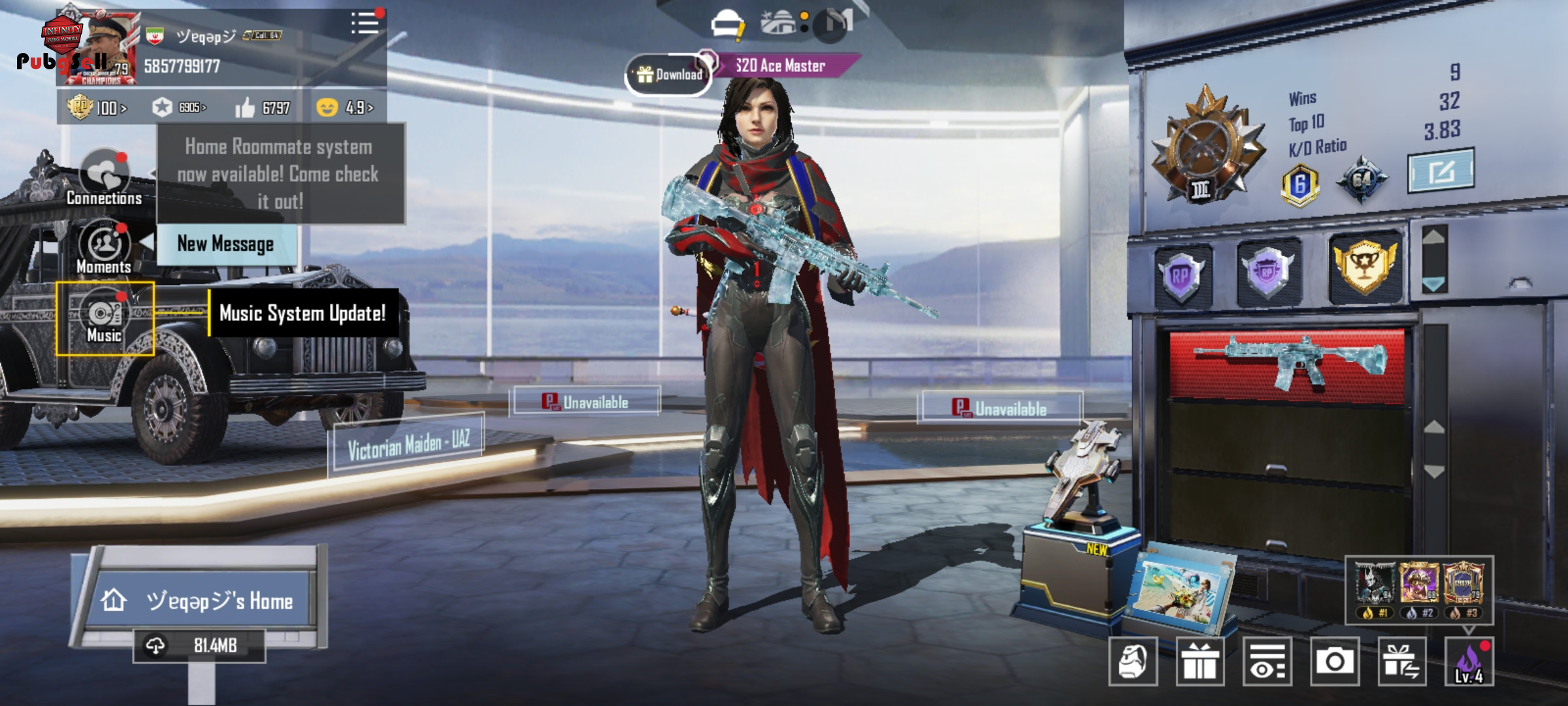Open the Music system
The image size is (1568, 706).
(x=105, y=319)
